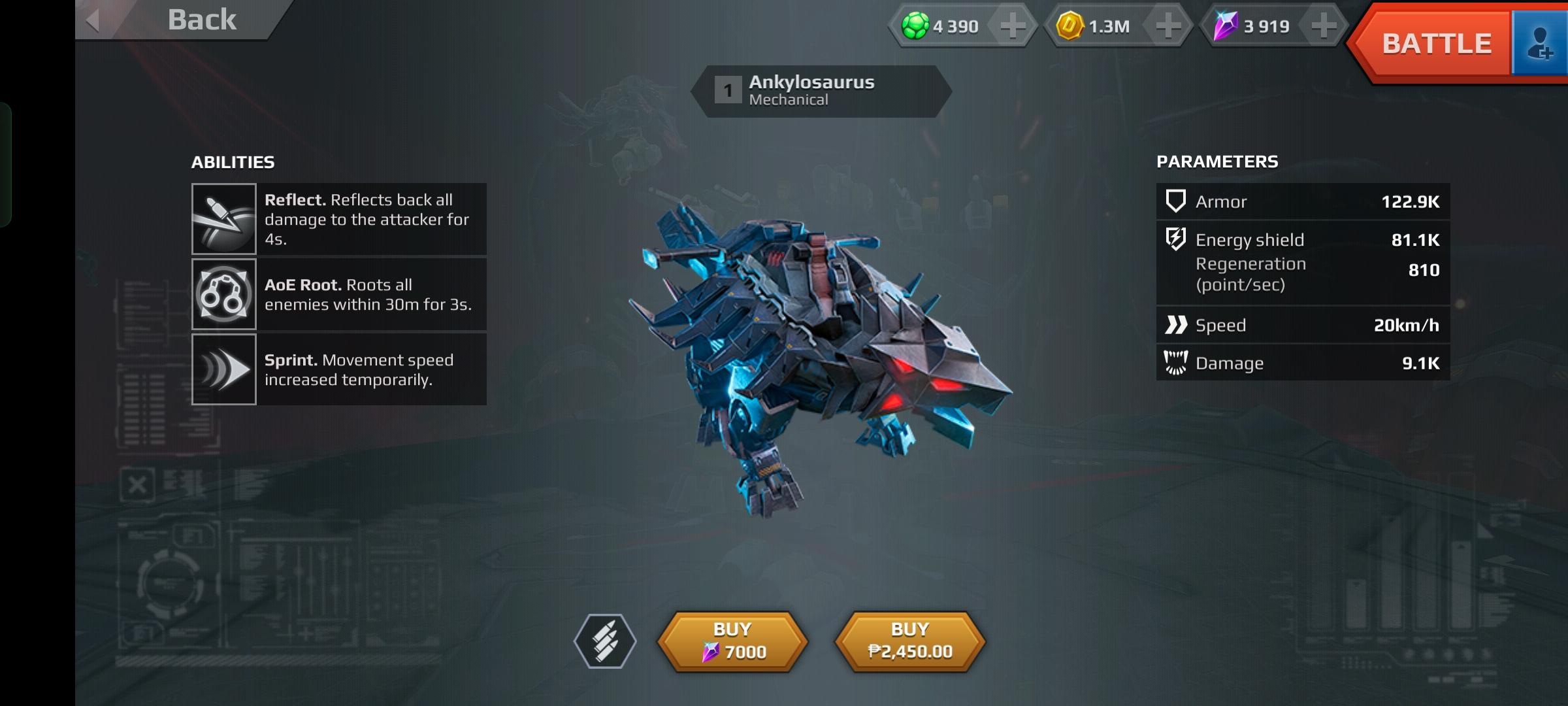Select the Sprint ability icon
The image size is (1568, 706).
[224, 369]
